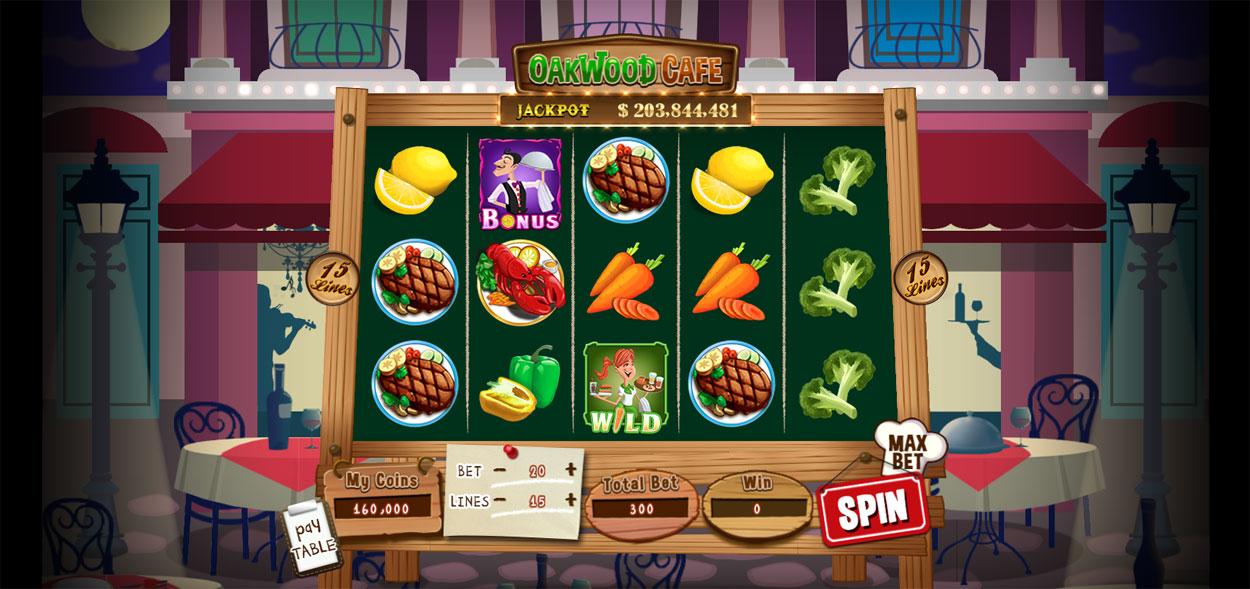Decrease the bet amount with minus
The image size is (1250, 589).
click(x=499, y=470)
